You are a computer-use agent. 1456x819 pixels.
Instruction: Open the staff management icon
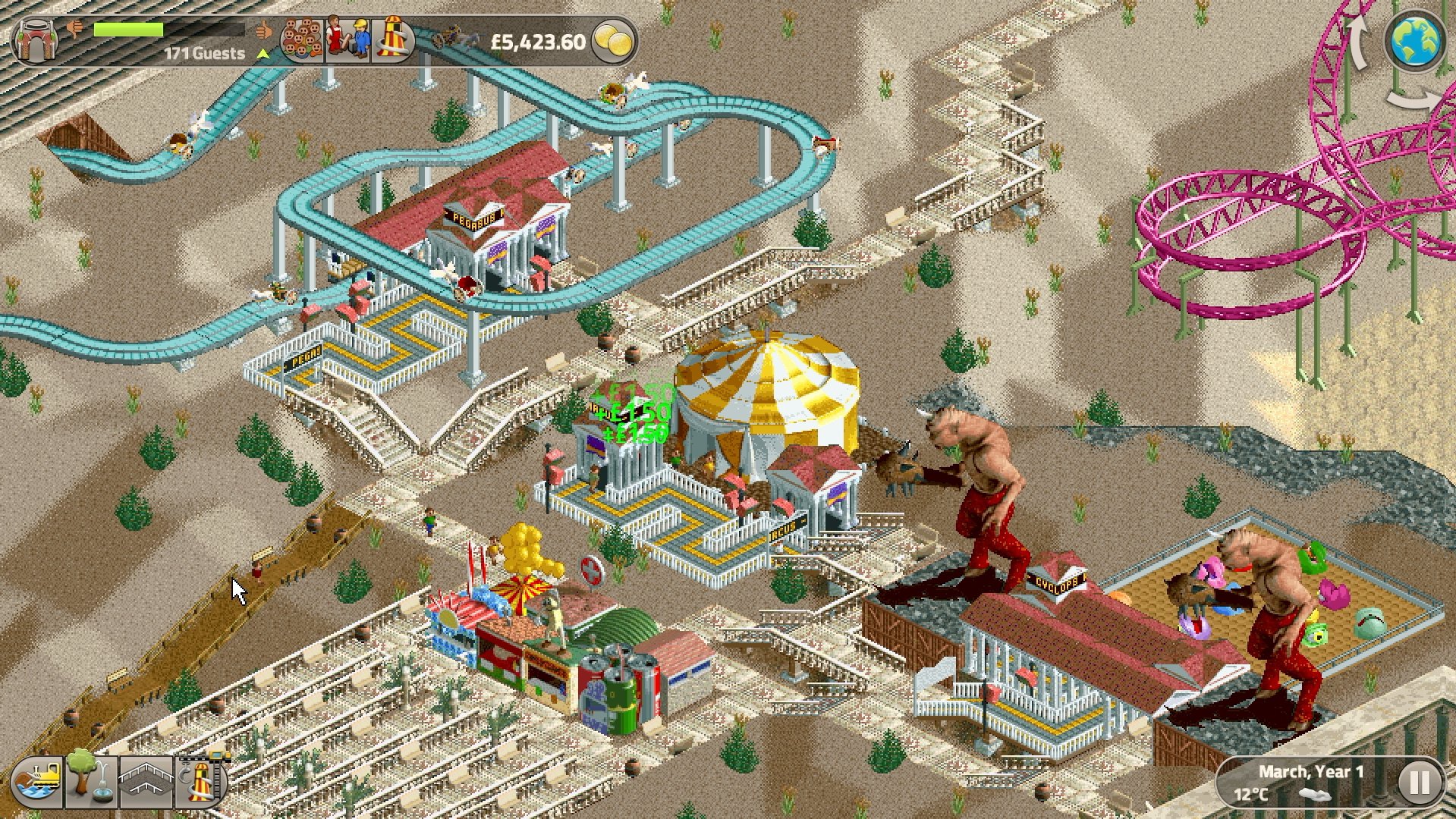[347, 39]
